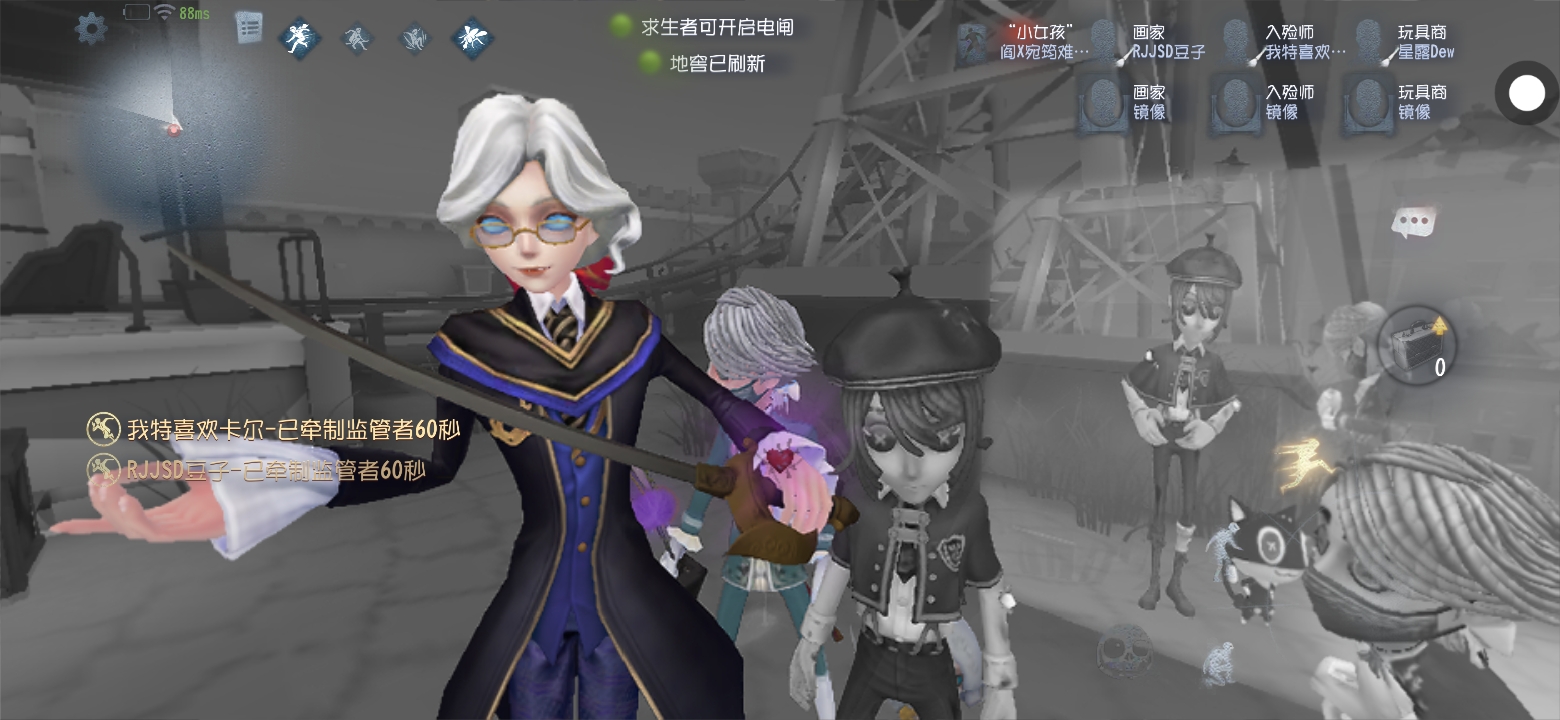Tap the white circular record button
This screenshot has width=1560, height=720.
(x=1526, y=94)
